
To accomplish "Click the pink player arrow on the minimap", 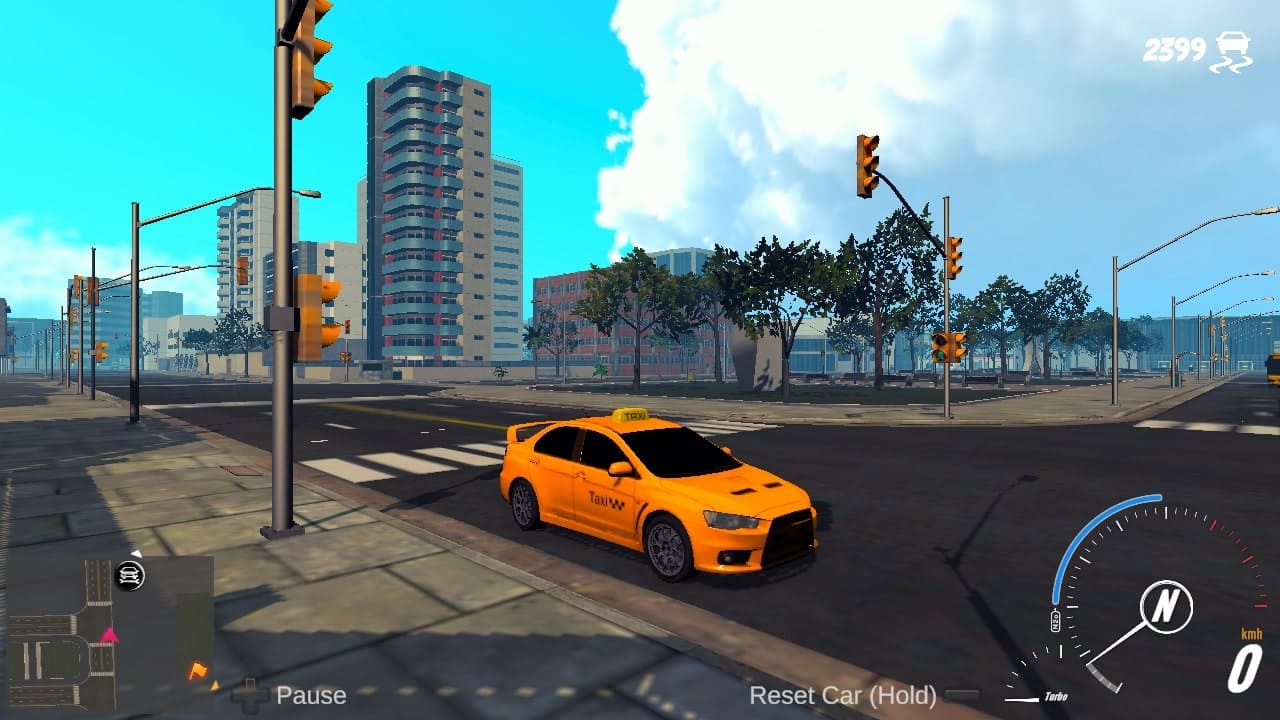I will tap(110, 636).
